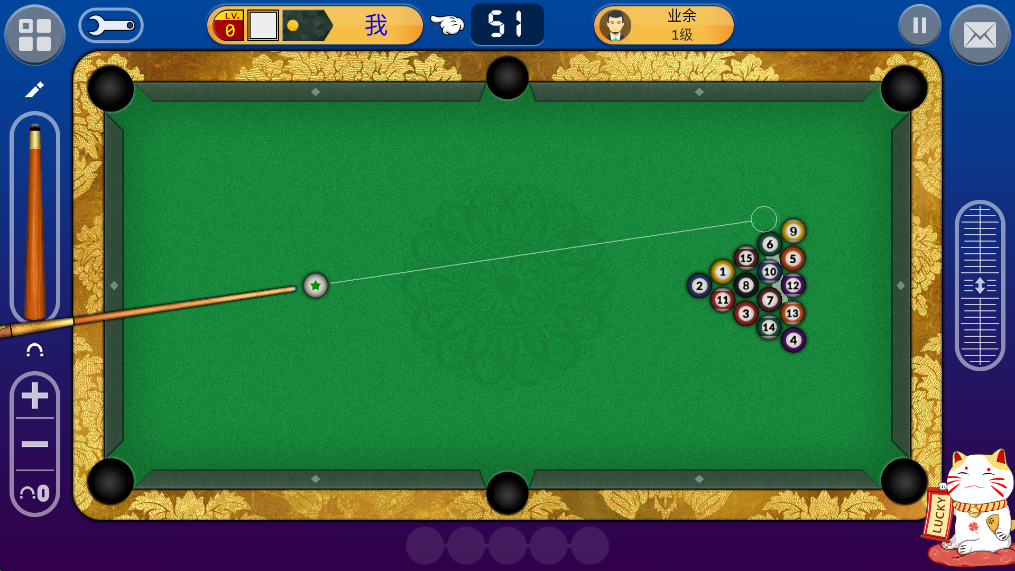Open the wrench settings button
The image size is (1015, 571).
point(110,26)
